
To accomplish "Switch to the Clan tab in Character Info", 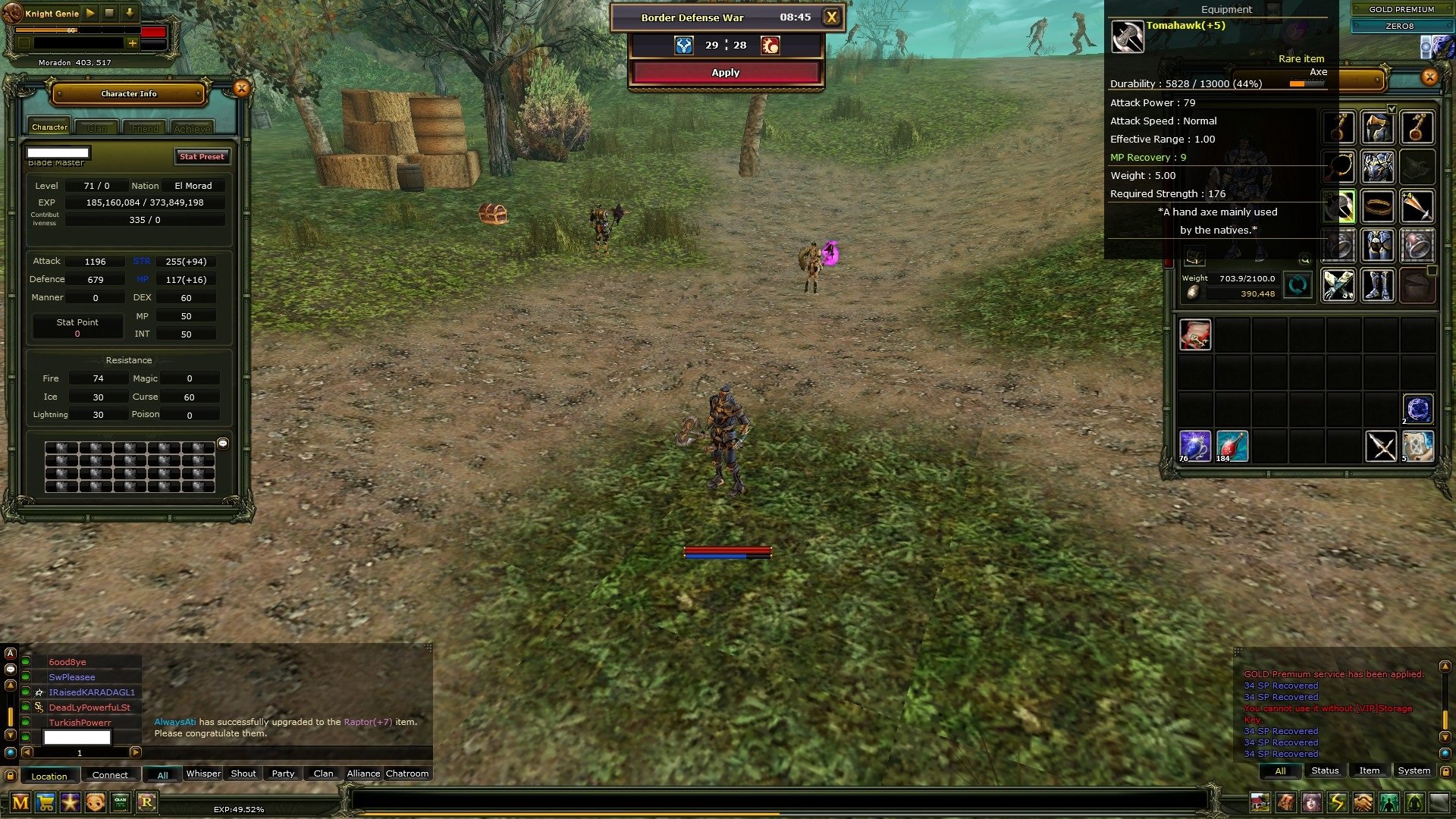I will point(97,128).
